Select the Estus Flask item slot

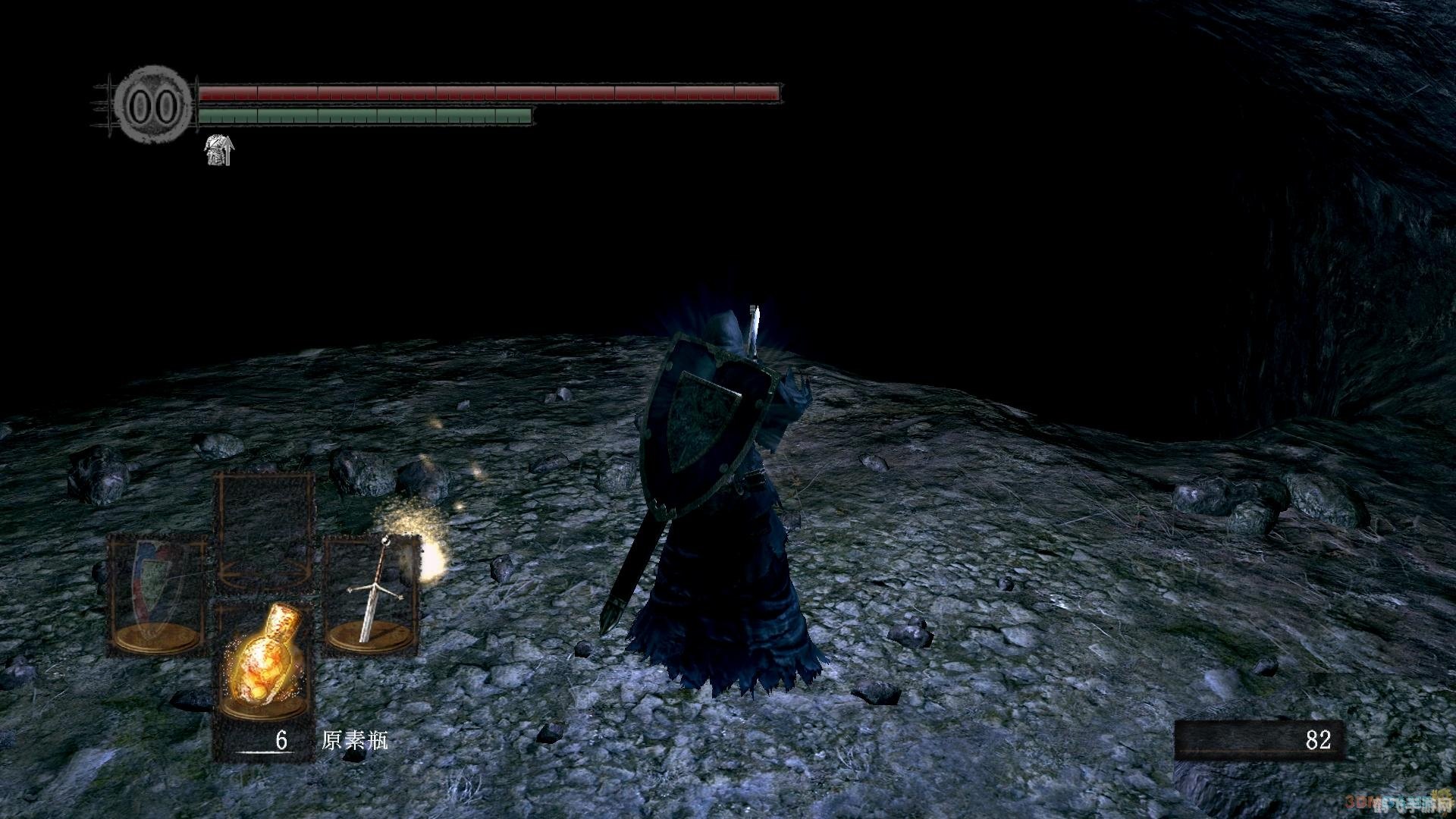[x=263, y=658]
